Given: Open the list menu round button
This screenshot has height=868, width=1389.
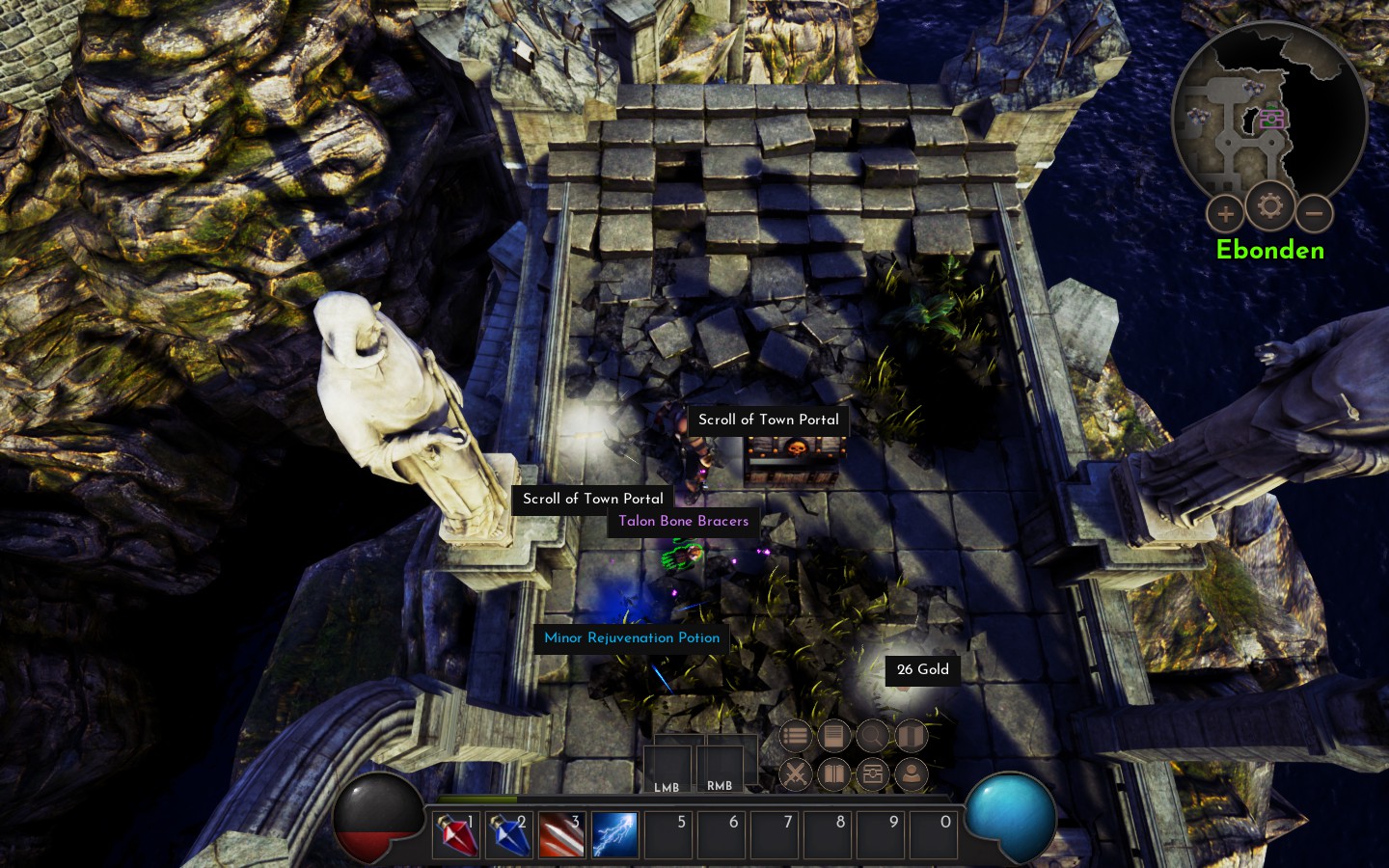Looking at the screenshot, I should tap(795, 737).
